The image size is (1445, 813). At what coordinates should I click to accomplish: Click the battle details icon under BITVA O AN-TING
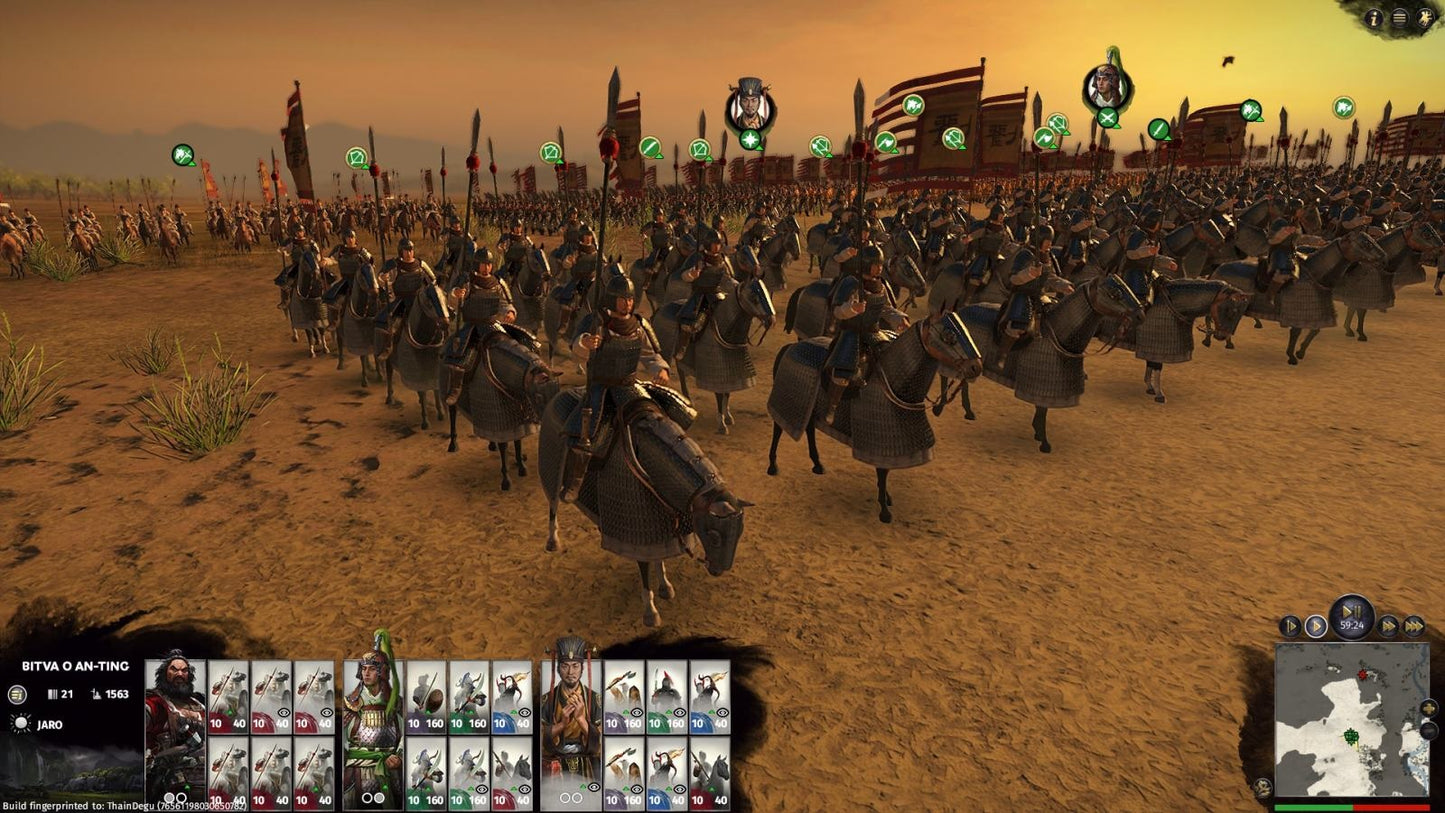16,695
